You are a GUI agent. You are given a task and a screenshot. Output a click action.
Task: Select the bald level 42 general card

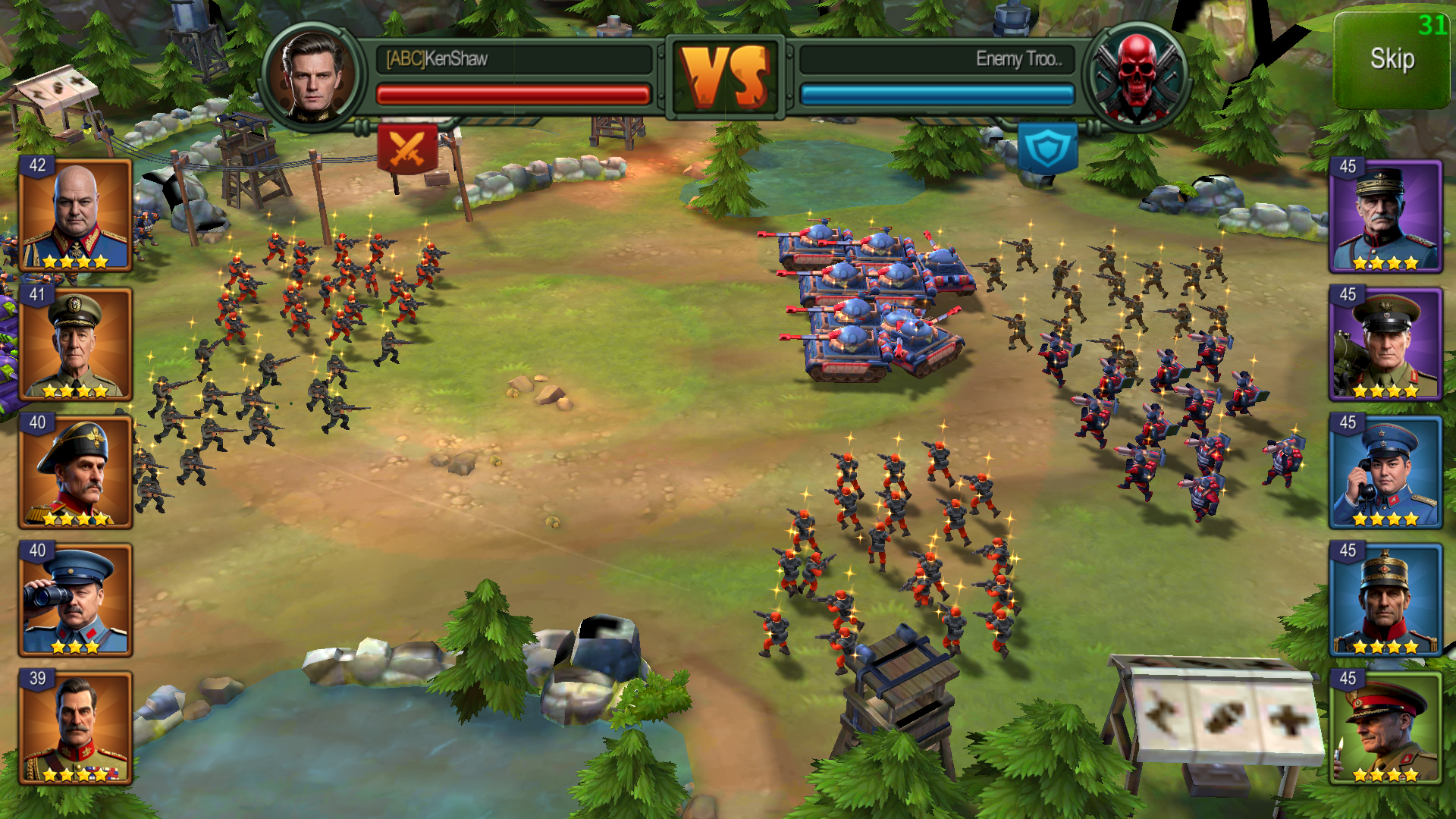pos(76,215)
